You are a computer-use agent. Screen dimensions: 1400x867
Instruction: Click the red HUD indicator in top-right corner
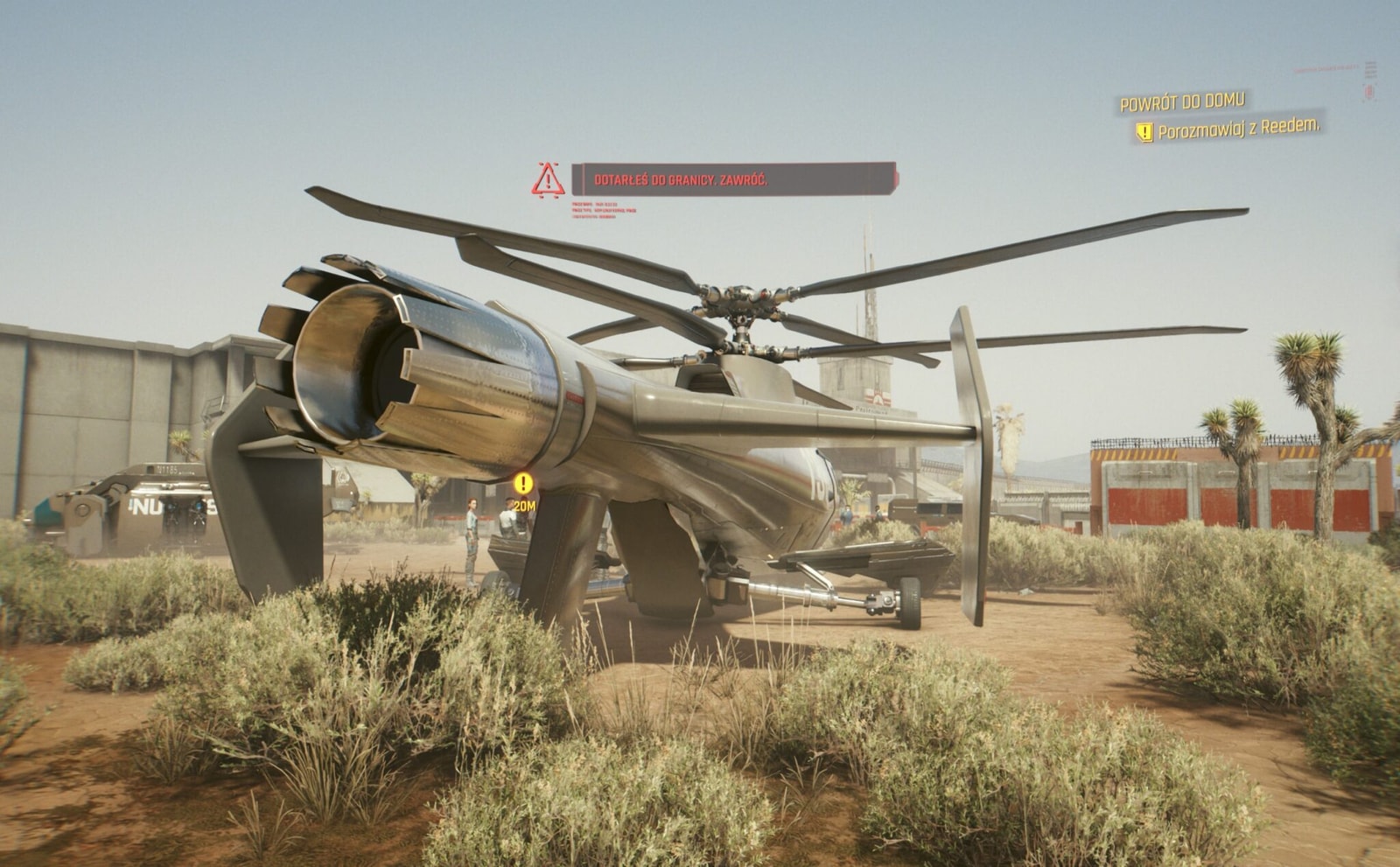pos(1369,92)
